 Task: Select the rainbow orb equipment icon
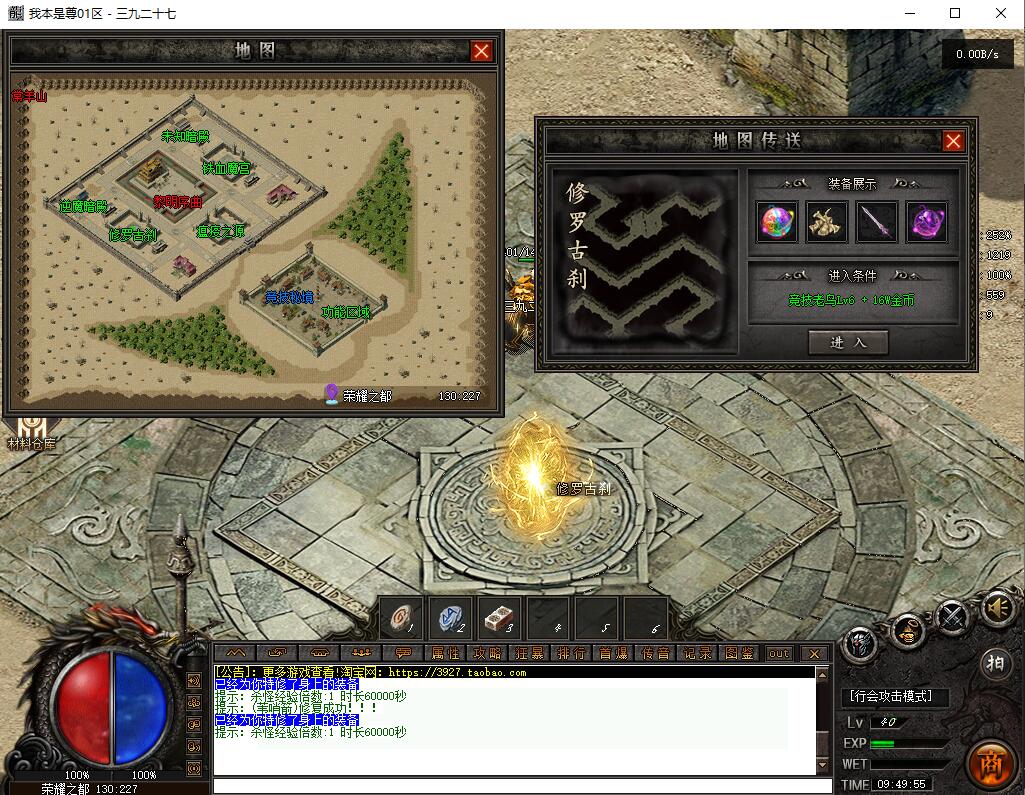(x=778, y=221)
